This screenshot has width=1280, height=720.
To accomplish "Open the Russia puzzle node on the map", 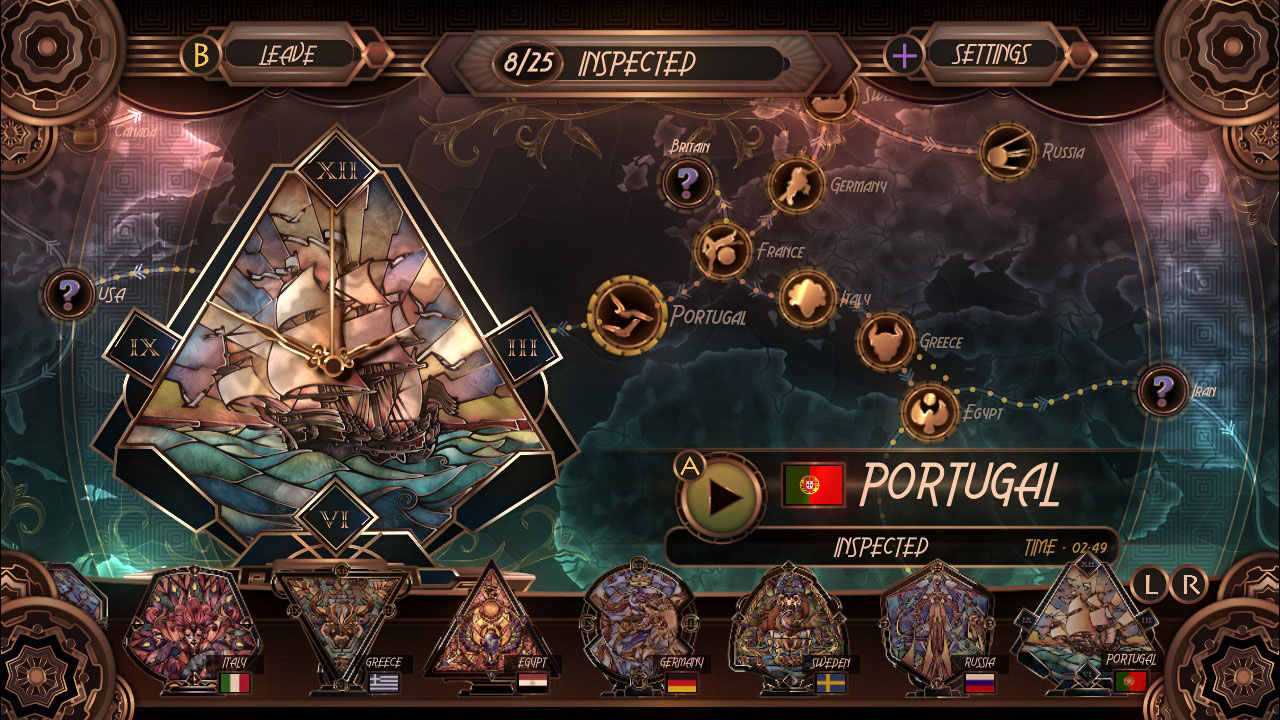I will [1010, 150].
